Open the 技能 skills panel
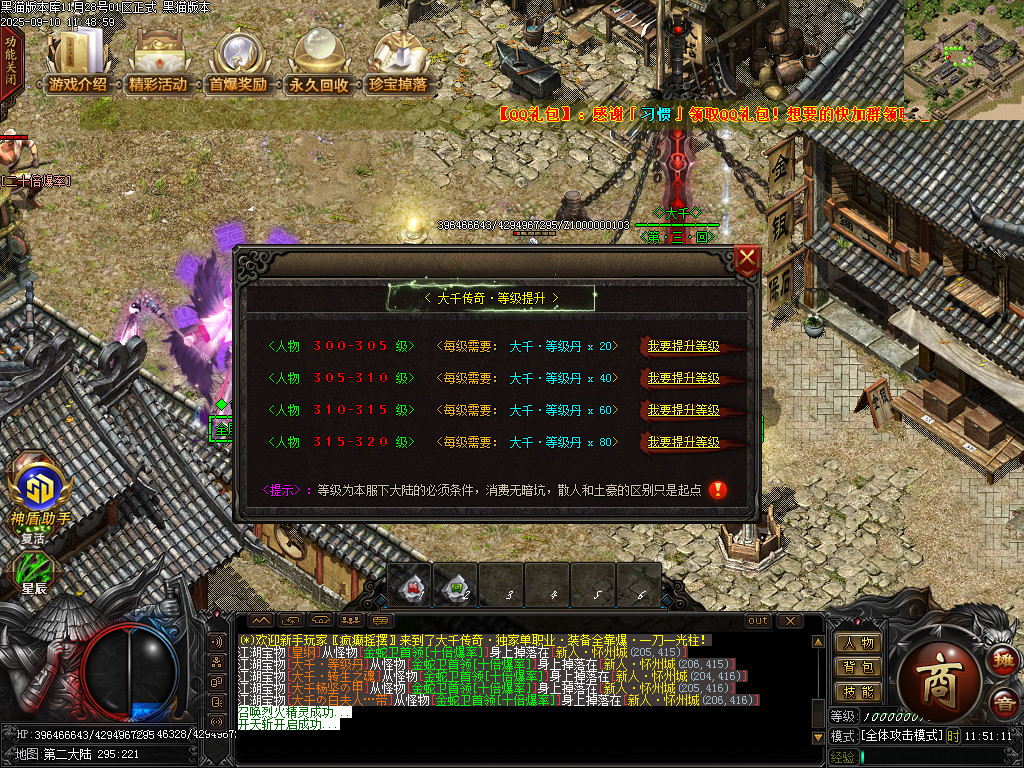This screenshot has height=768, width=1024. click(x=858, y=691)
